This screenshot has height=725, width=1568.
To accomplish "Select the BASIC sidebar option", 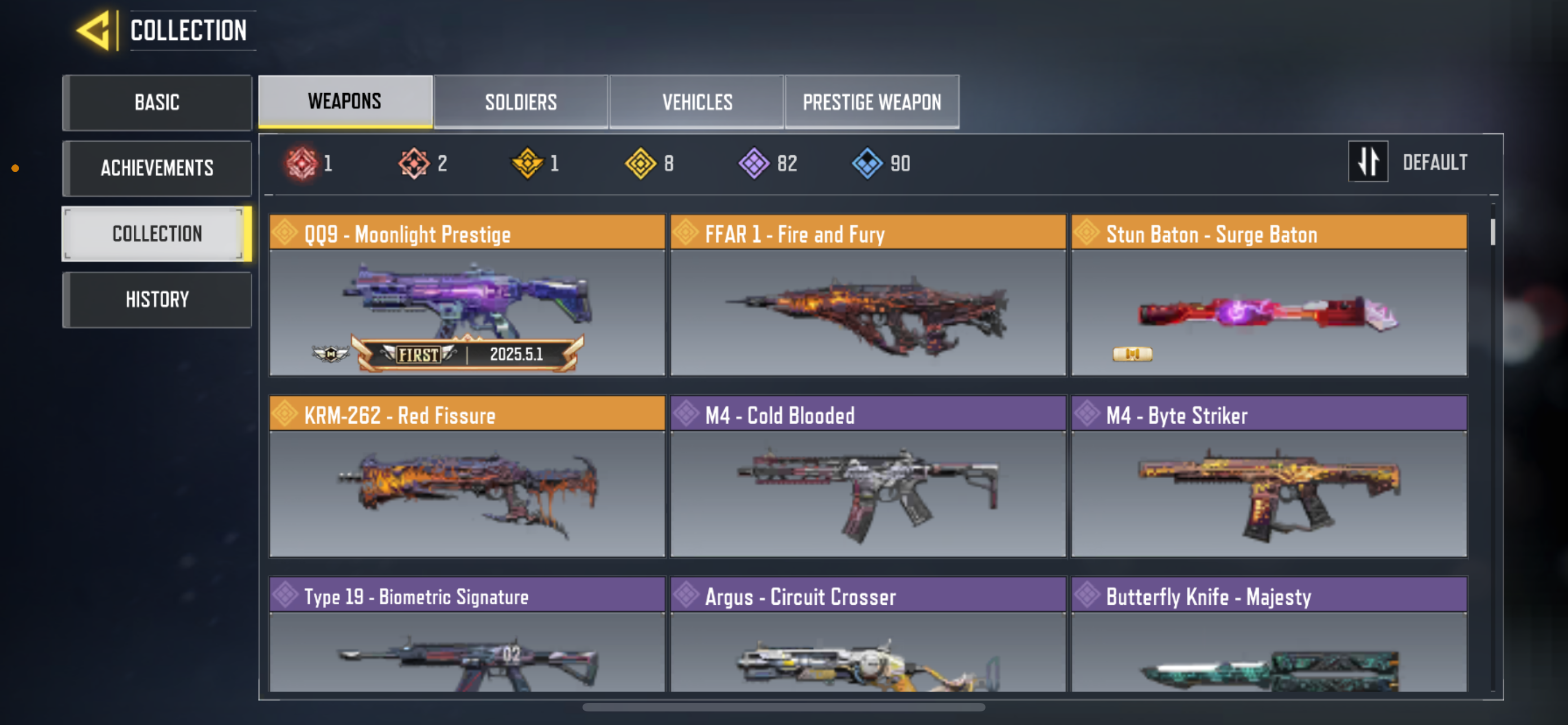I will tap(157, 102).
